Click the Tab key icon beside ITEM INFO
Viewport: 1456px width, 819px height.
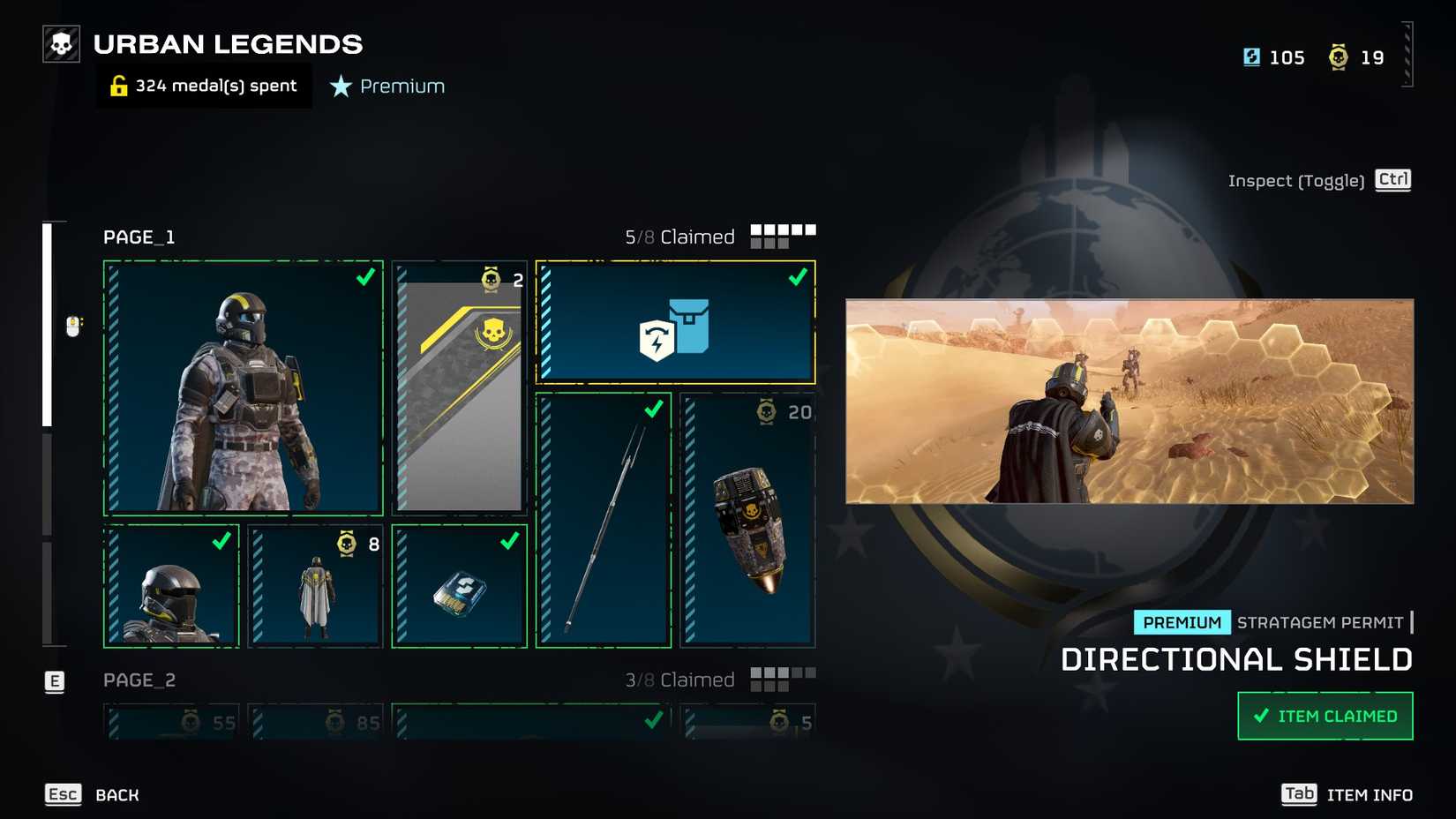click(x=1299, y=794)
